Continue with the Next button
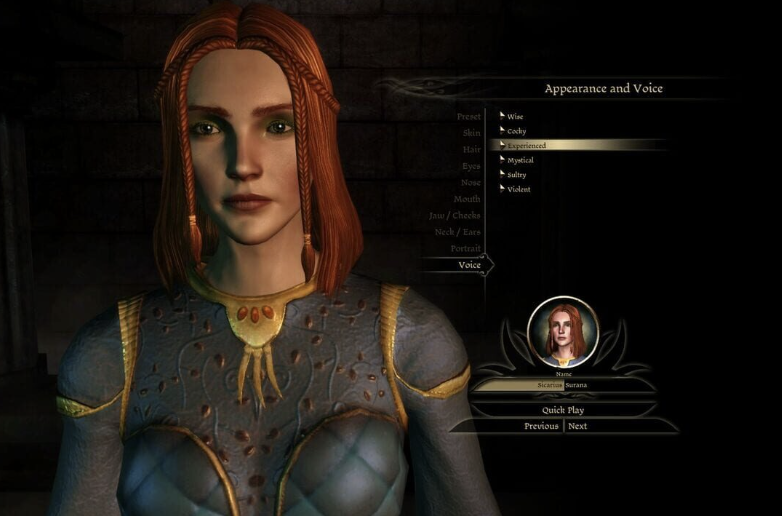The image size is (782, 516). tap(577, 426)
